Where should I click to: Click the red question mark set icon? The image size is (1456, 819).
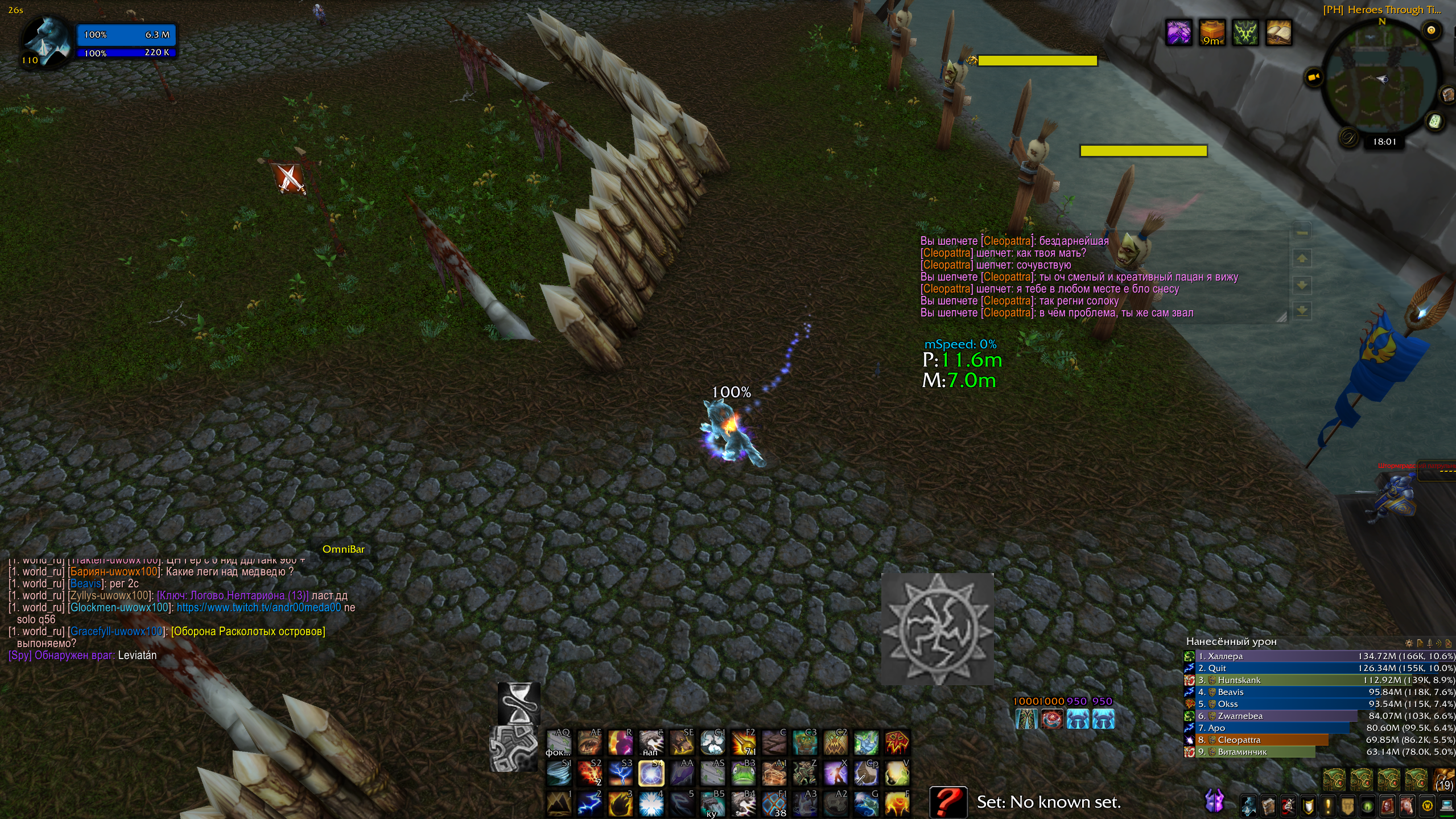point(948,802)
